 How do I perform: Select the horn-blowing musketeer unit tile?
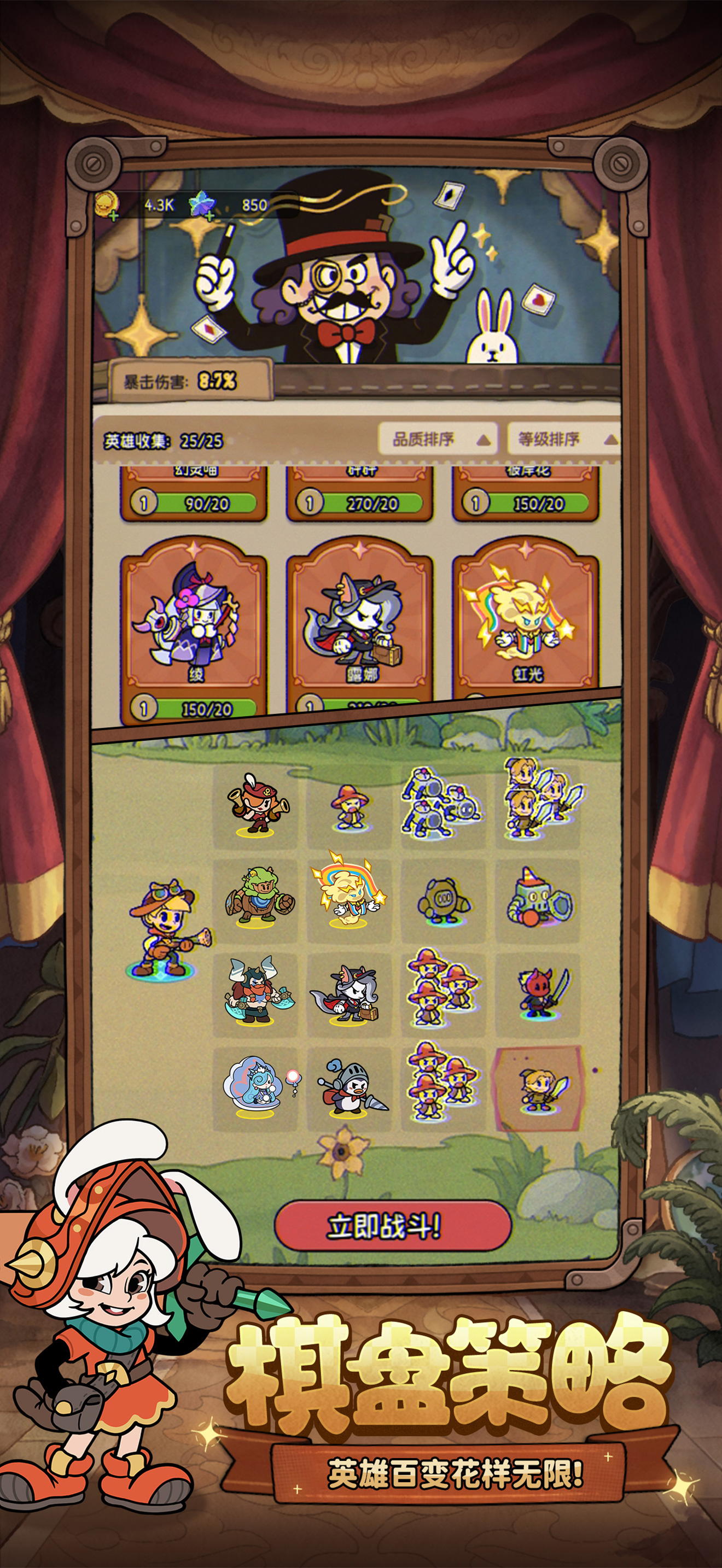[x=255, y=805]
